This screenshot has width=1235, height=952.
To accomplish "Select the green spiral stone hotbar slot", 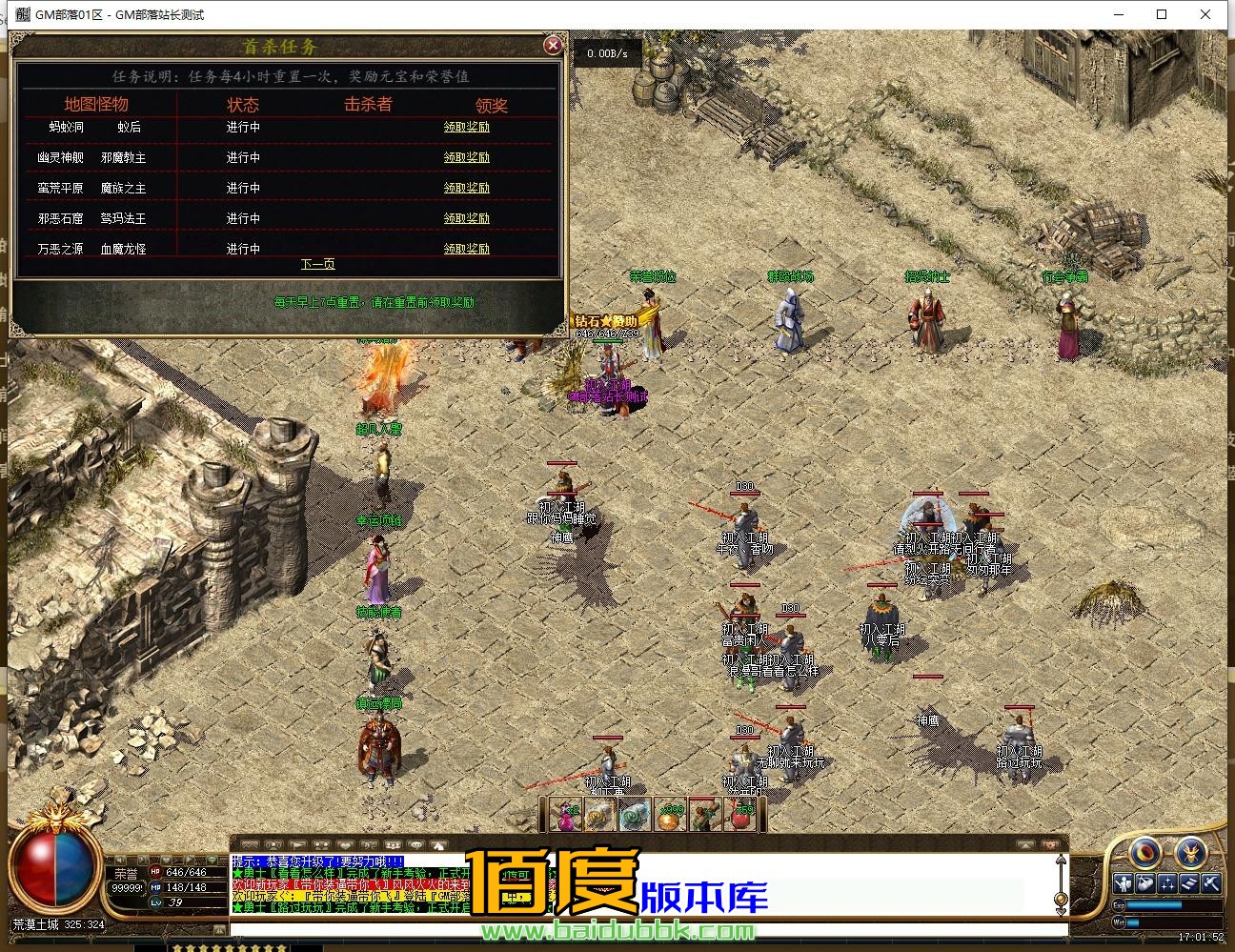I will pos(635,815).
